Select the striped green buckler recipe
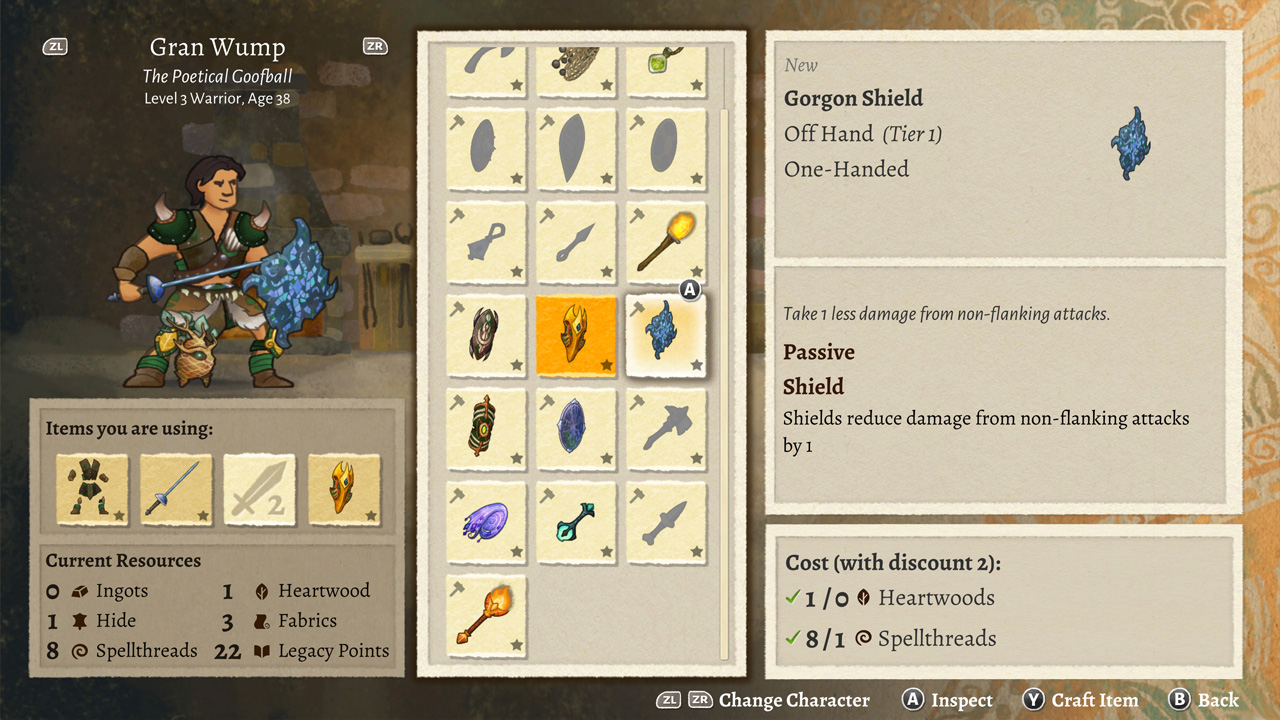Image resolution: width=1280 pixels, height=720 pixels. 486,428
